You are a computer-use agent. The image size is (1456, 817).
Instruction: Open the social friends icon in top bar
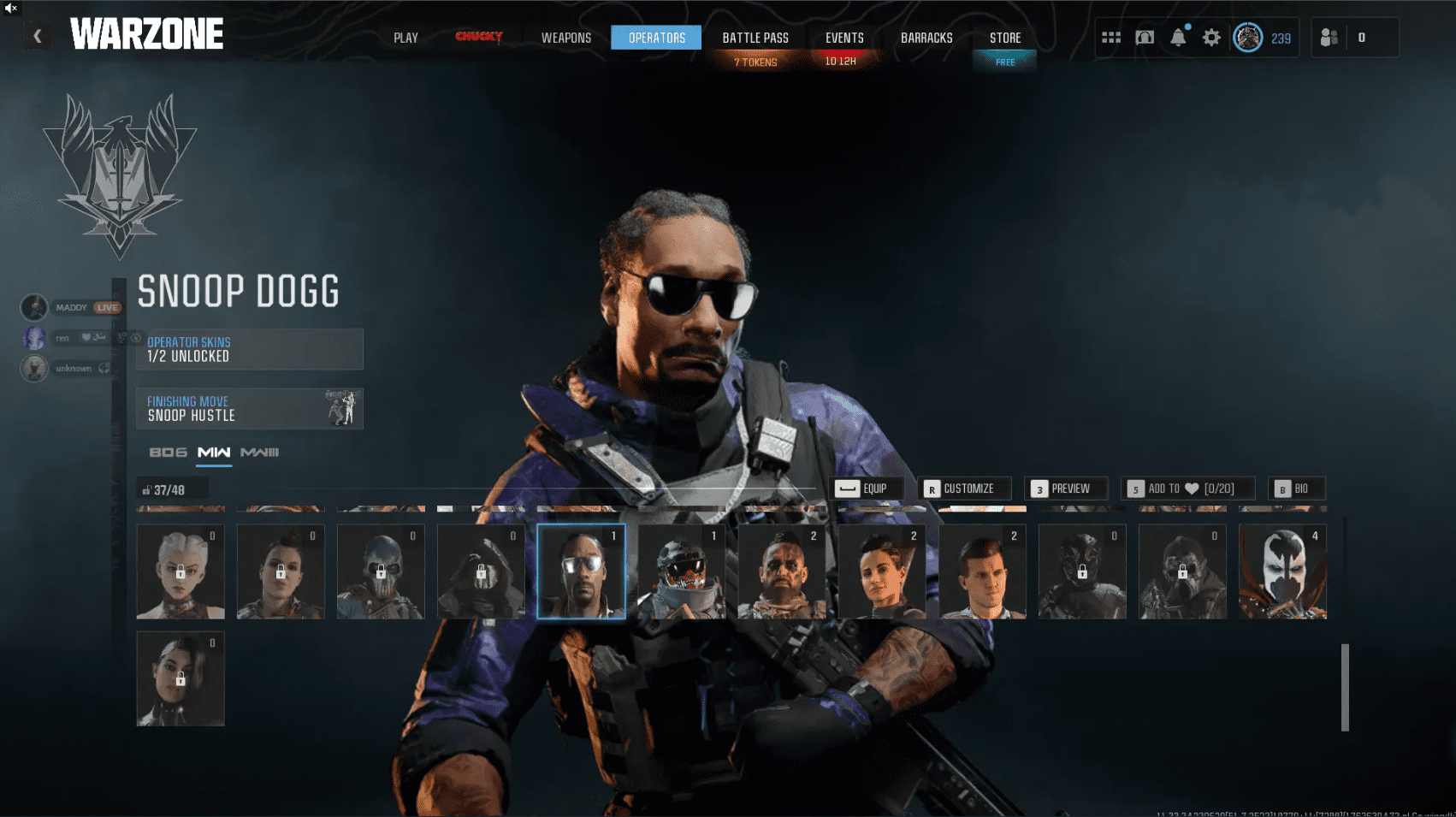pos(1329,38)
